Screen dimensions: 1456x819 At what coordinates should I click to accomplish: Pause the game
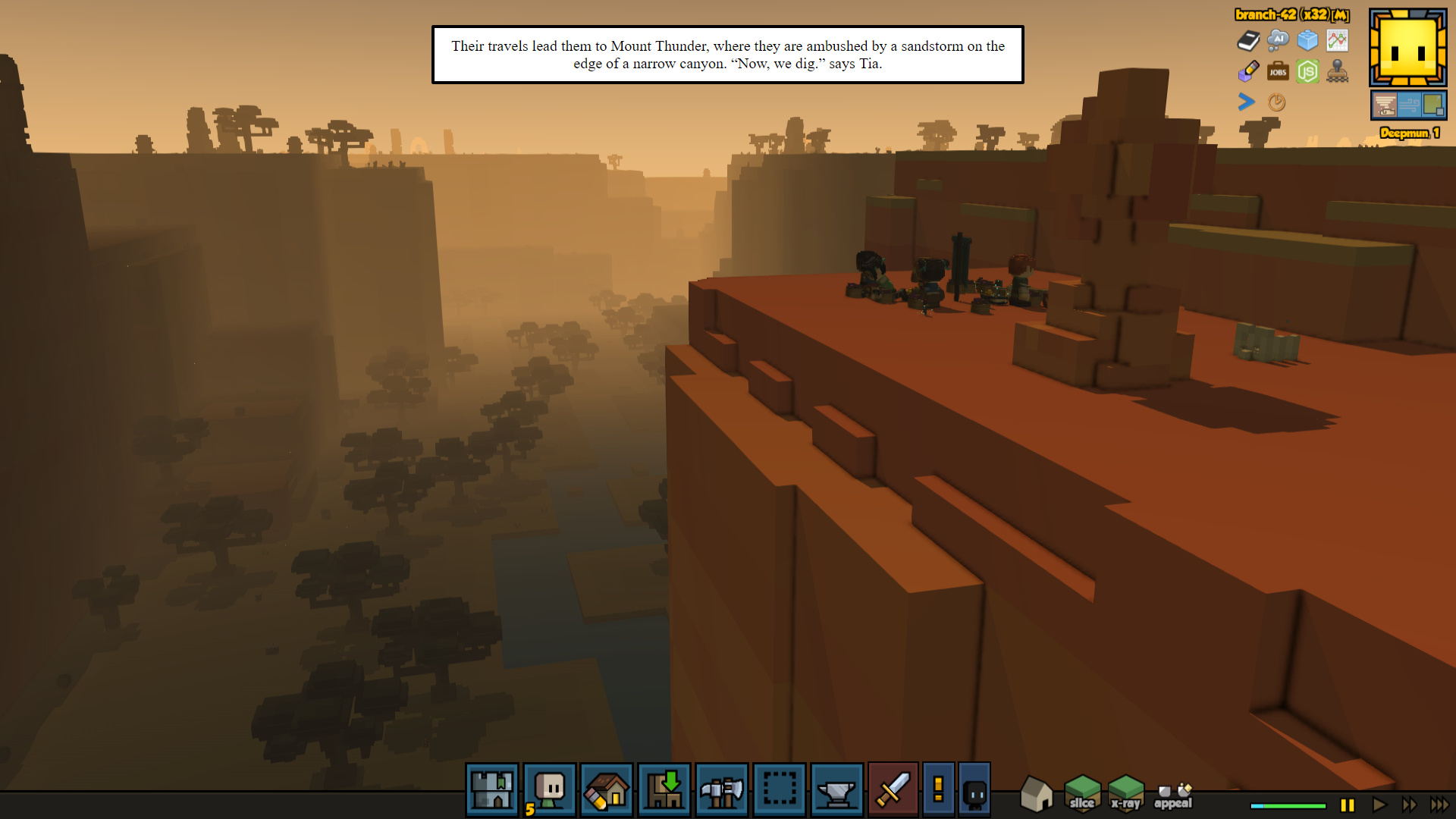(x=1348, y=805)
